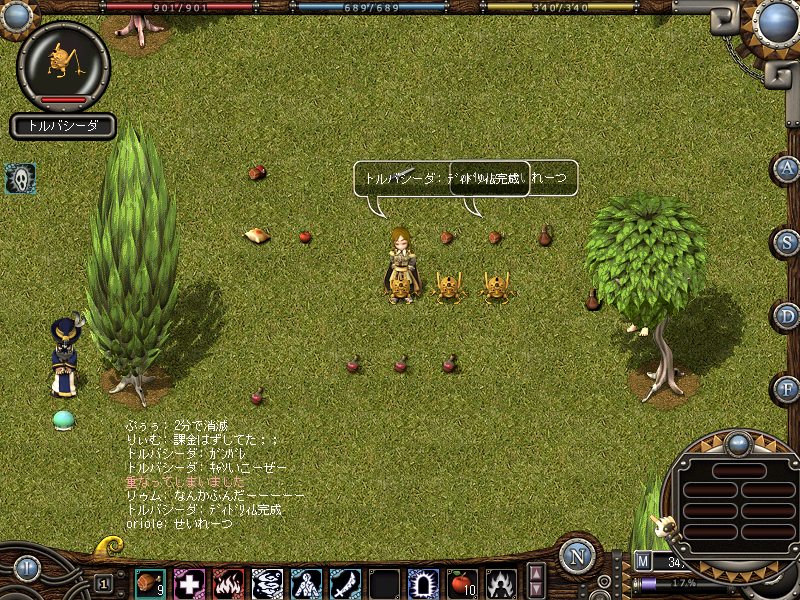
Task: Click the hotbar page up arrow
Action: (x=537, y=573)
